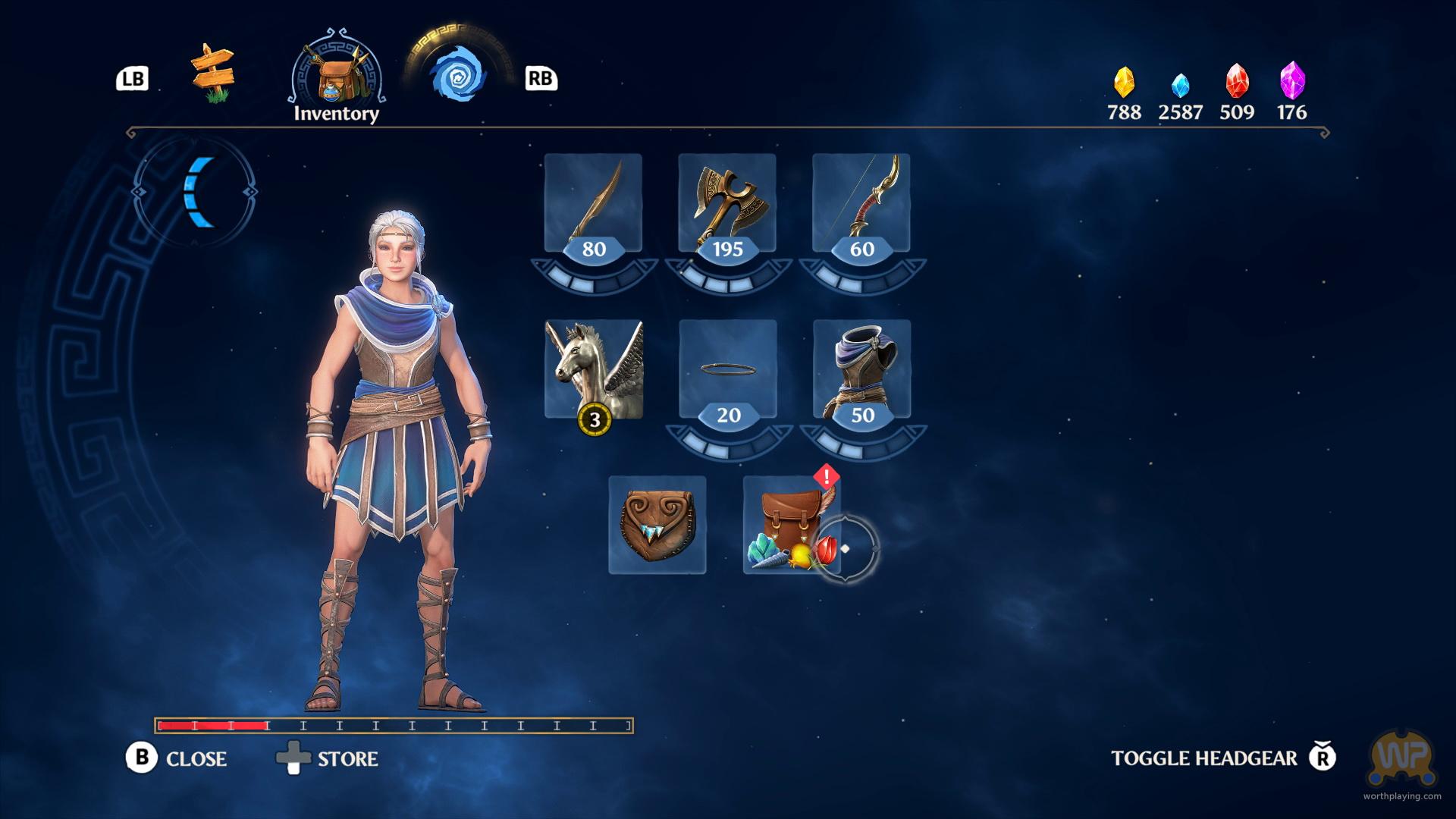Image resolution: width=1456 pixels, height=819 pixels.
Task: Select the bow equipment slot
Action: point(861,203)
